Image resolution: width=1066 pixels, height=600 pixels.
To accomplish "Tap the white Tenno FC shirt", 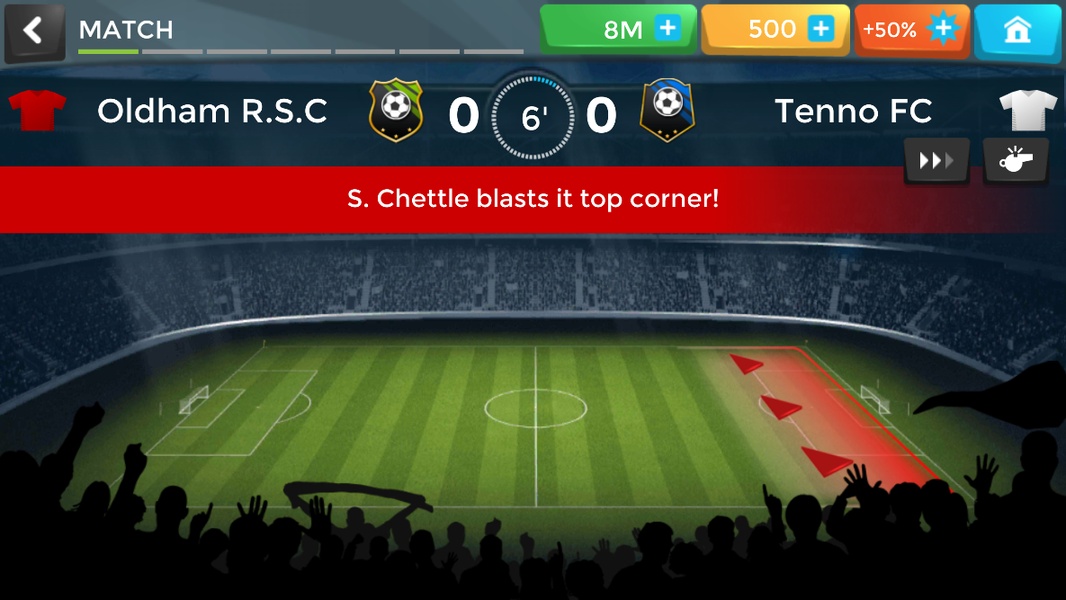I will point(1028,110).
